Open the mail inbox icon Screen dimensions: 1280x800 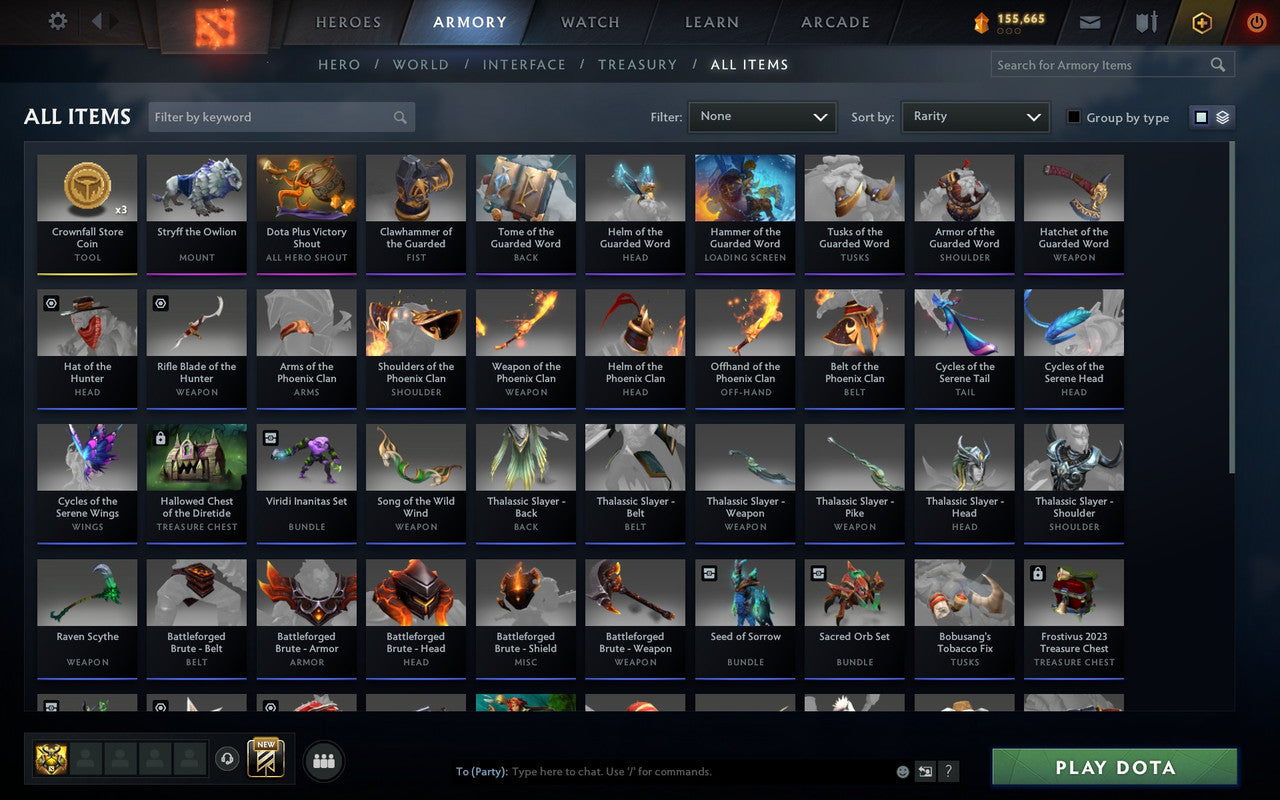1090,21
